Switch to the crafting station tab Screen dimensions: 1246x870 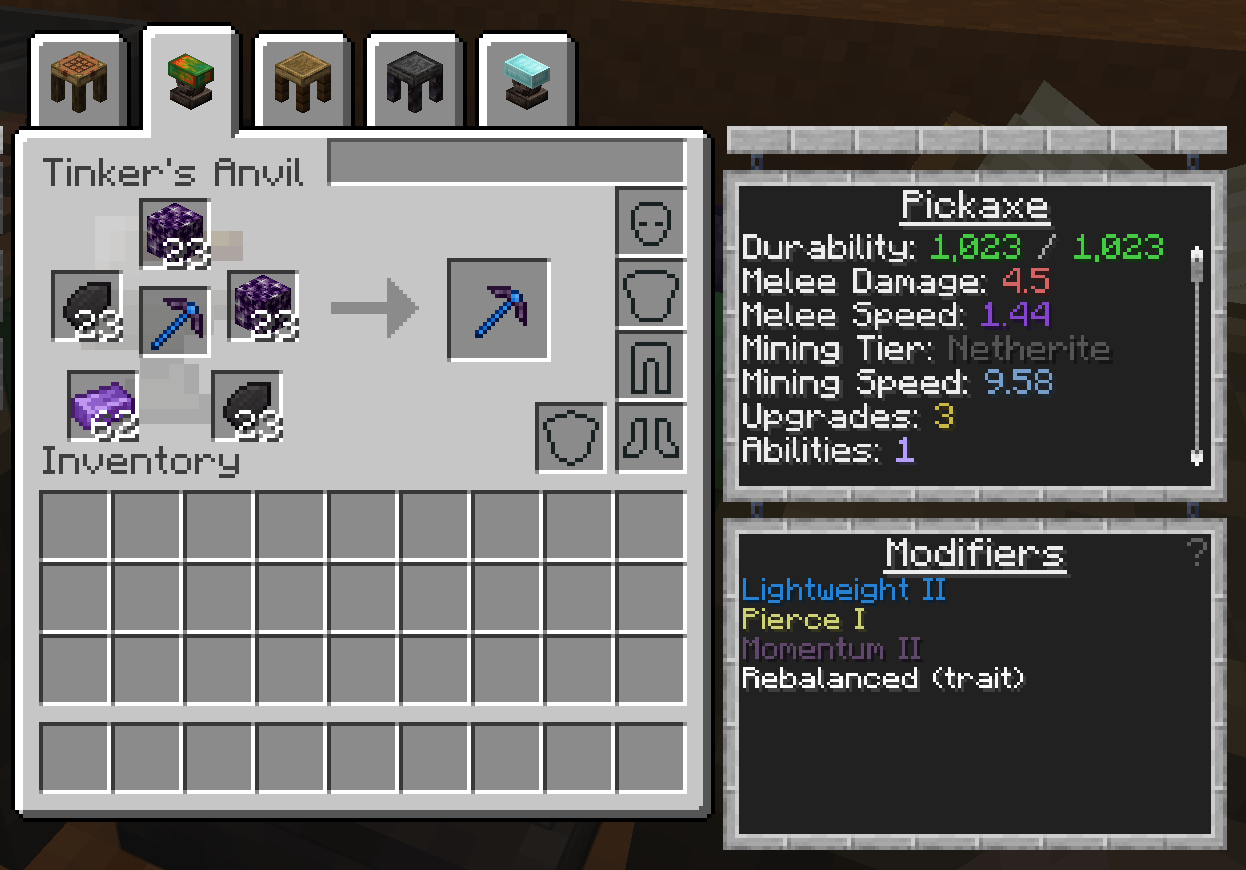click(78, 80)
